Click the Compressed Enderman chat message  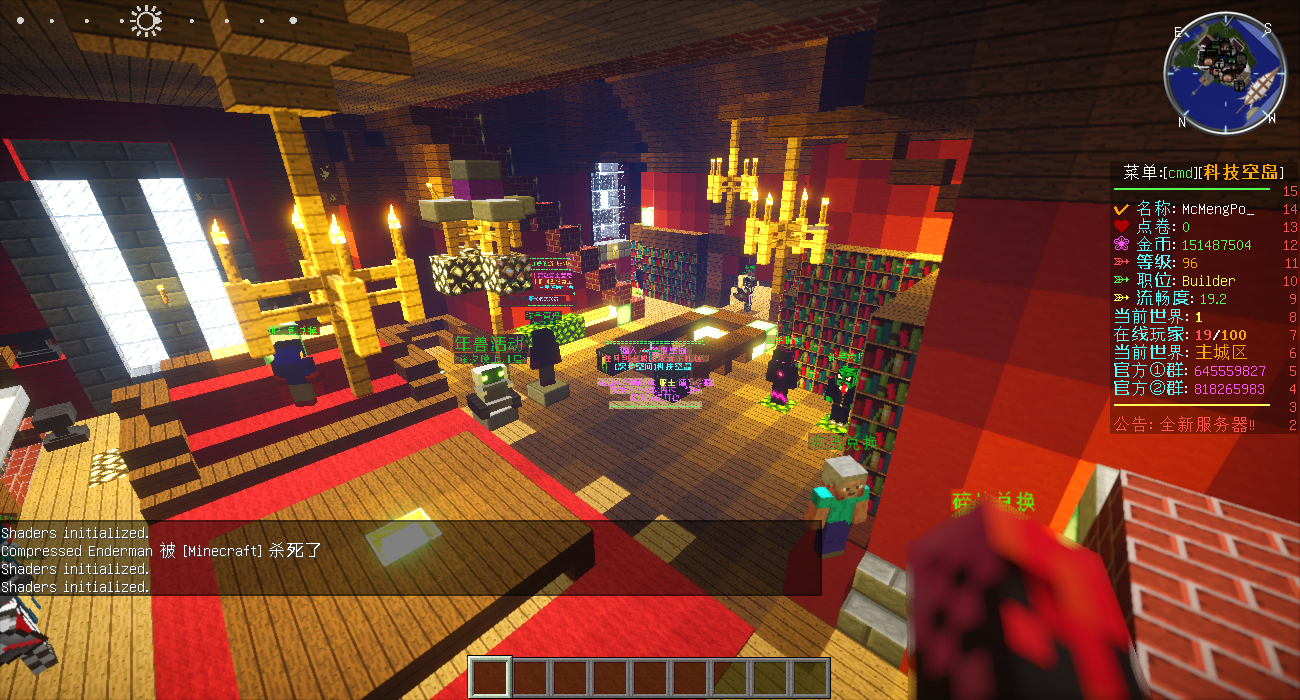(161, 551)
